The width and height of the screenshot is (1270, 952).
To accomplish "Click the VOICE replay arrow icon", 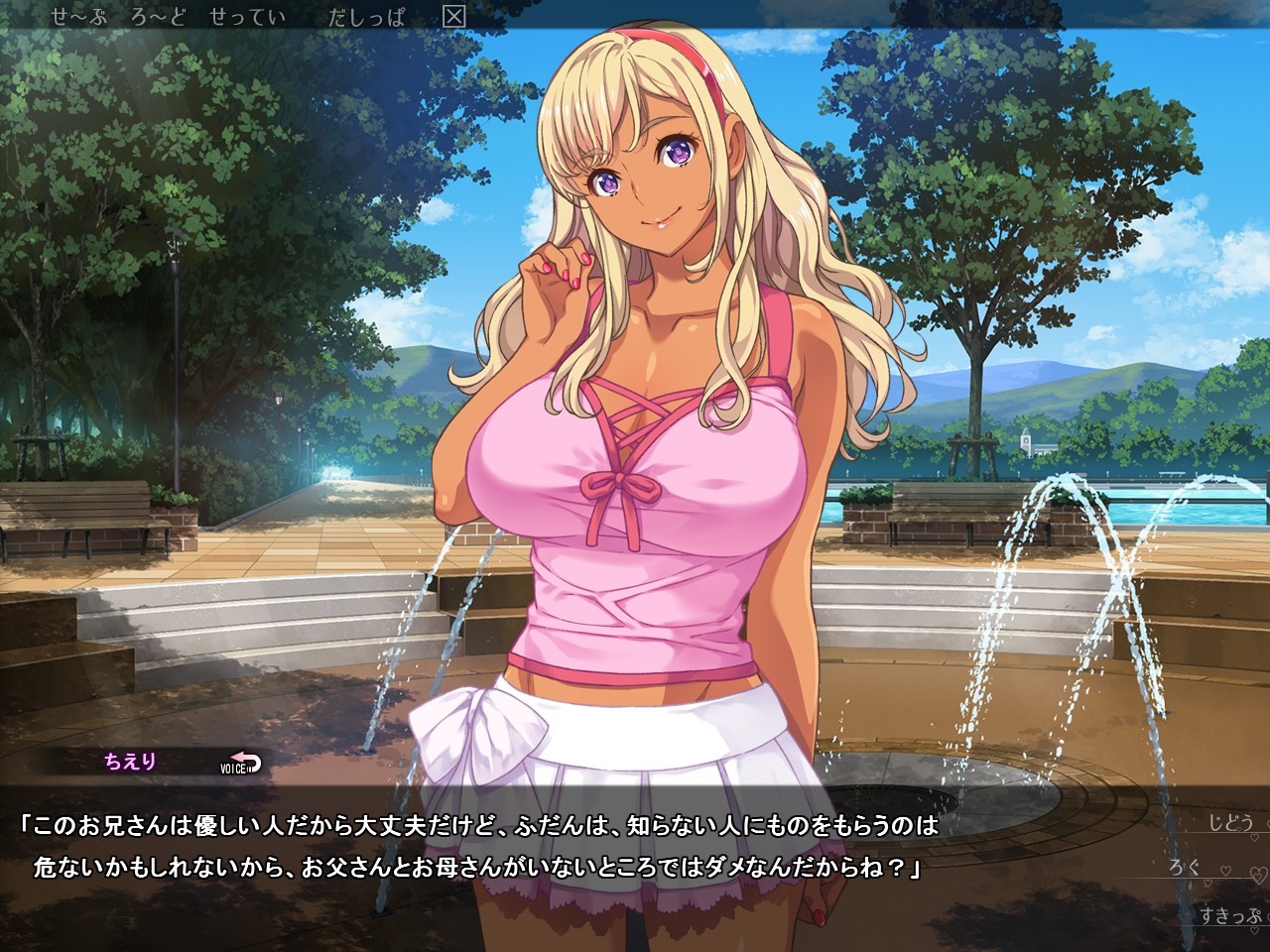I will point(246,761).
